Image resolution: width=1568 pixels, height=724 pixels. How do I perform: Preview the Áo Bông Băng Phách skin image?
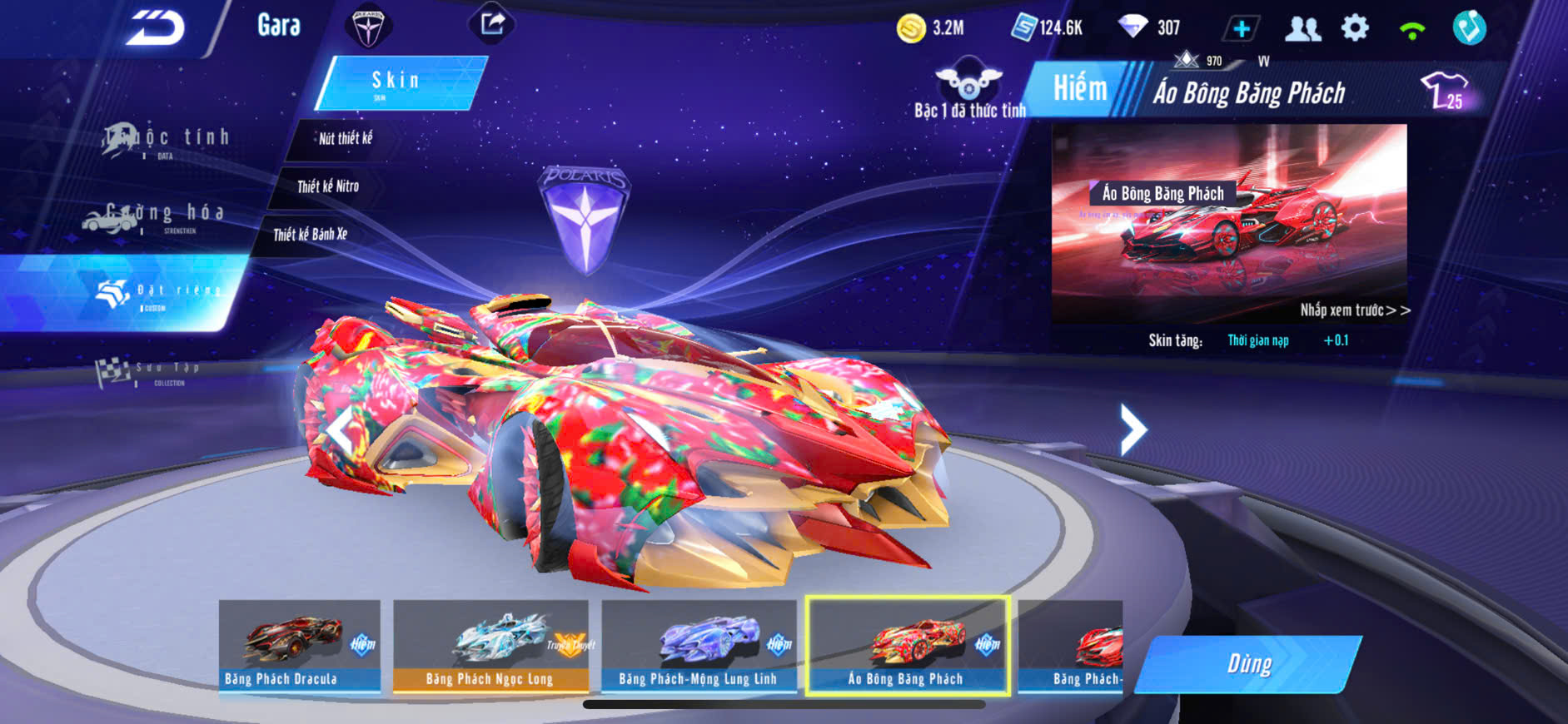coord(1229,223)
